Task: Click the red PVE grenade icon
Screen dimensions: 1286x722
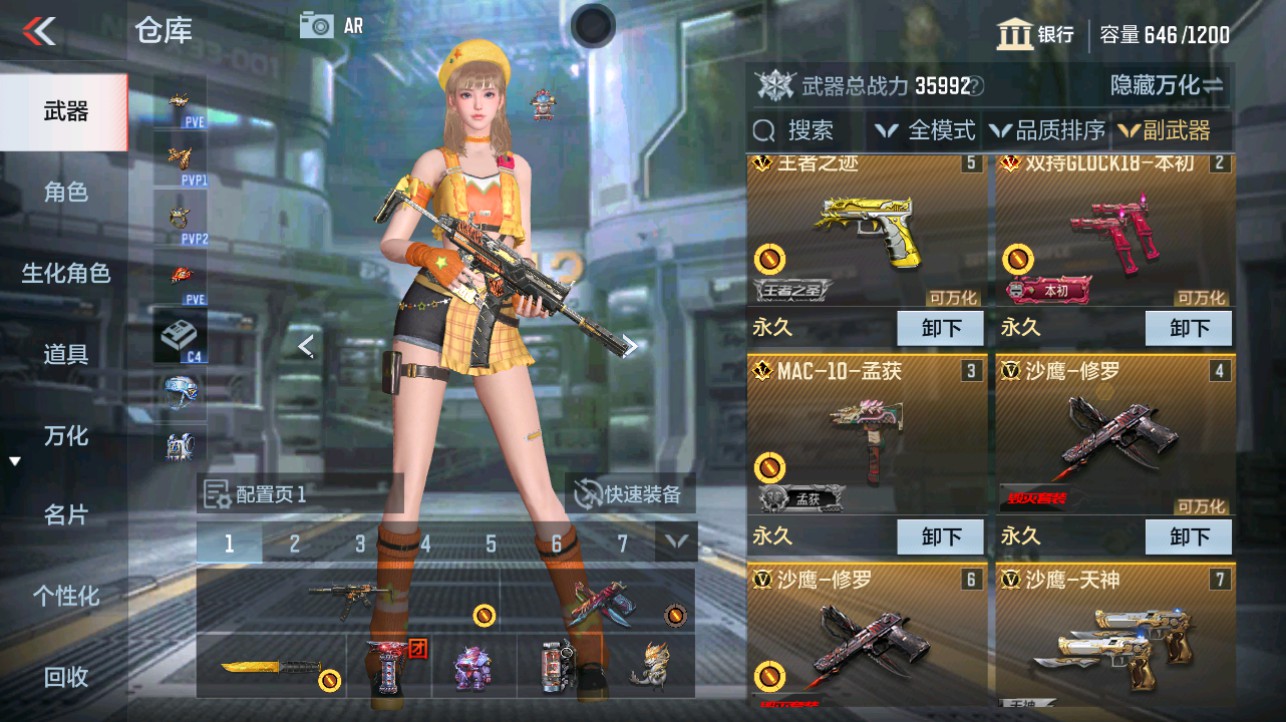Action: pos(180,277)
